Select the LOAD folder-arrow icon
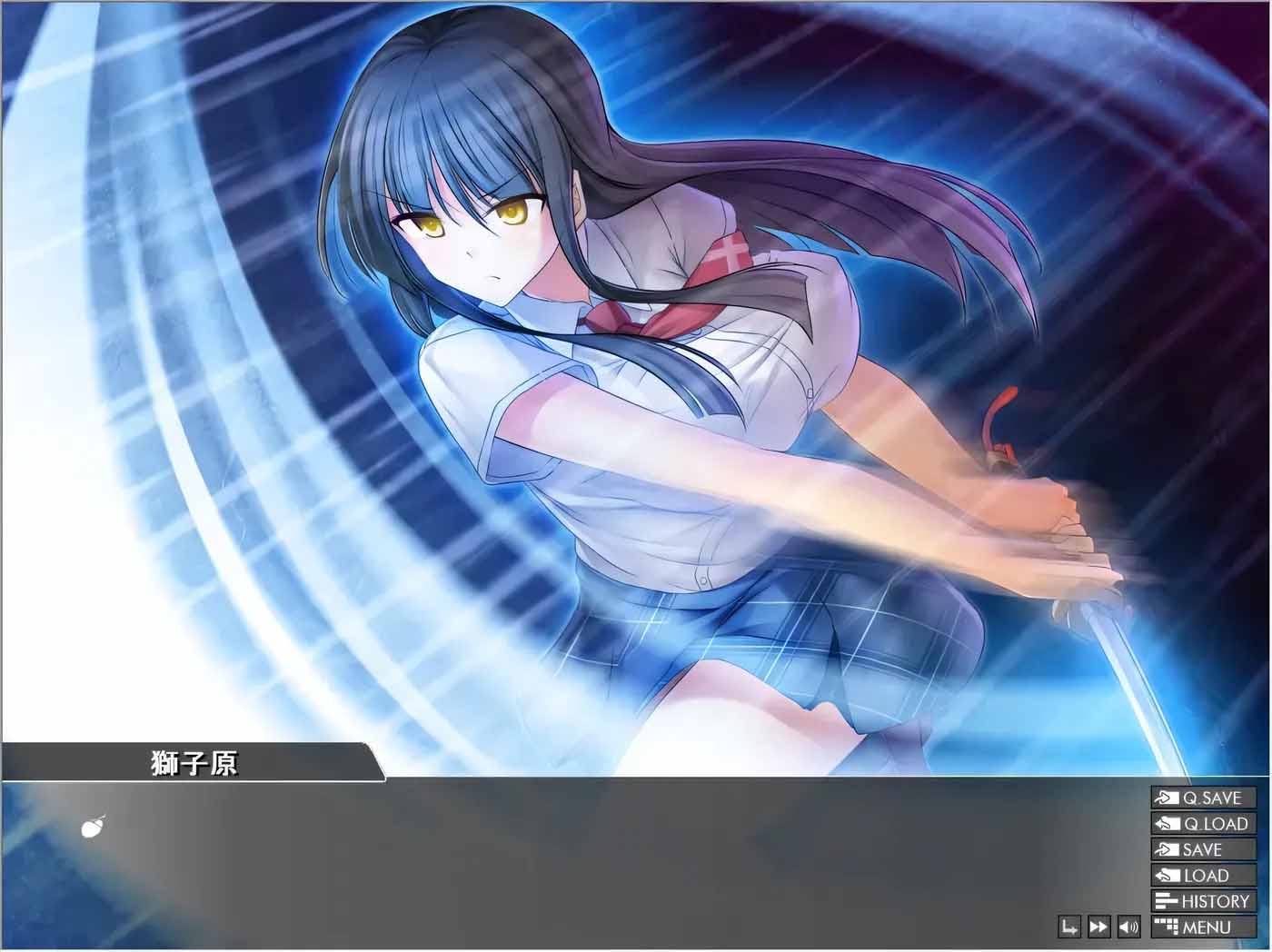Image resolution: width=1272 pixels, height=952 pixels. (1166, 876)
